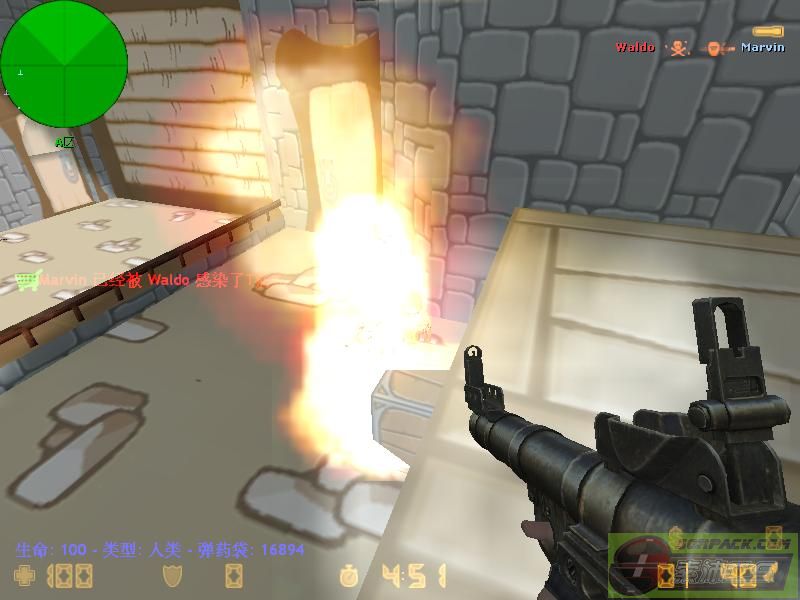Click the health cross icon
800x600 pixels.
(x=23, y=576)
